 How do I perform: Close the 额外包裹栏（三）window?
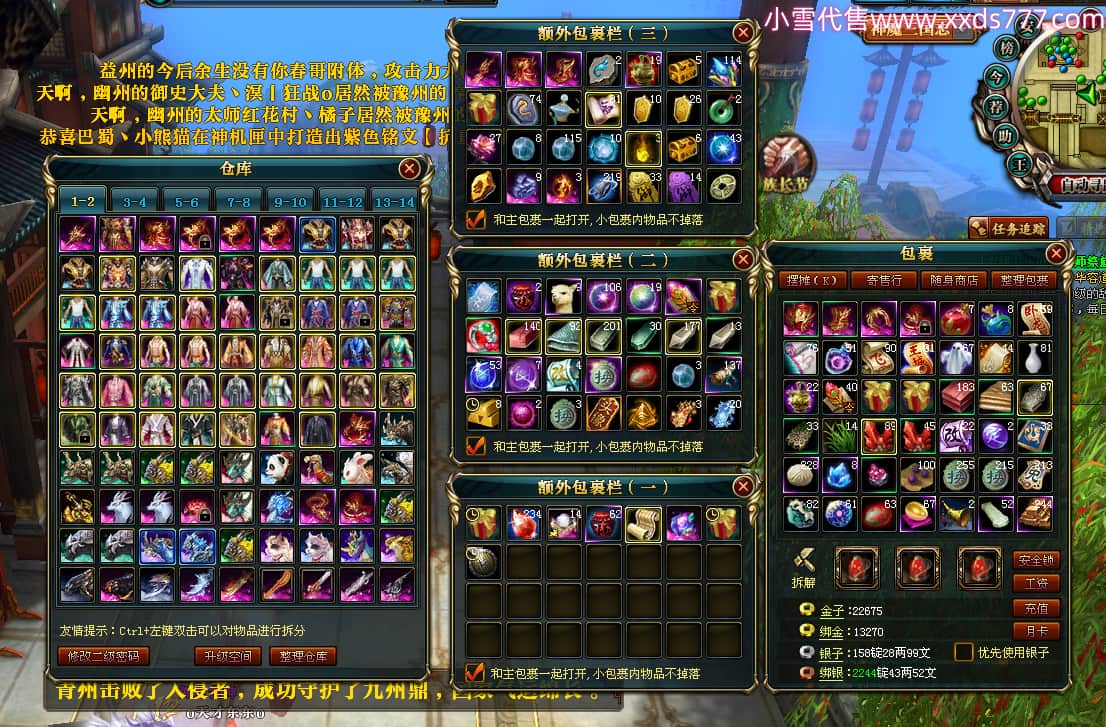743,33
